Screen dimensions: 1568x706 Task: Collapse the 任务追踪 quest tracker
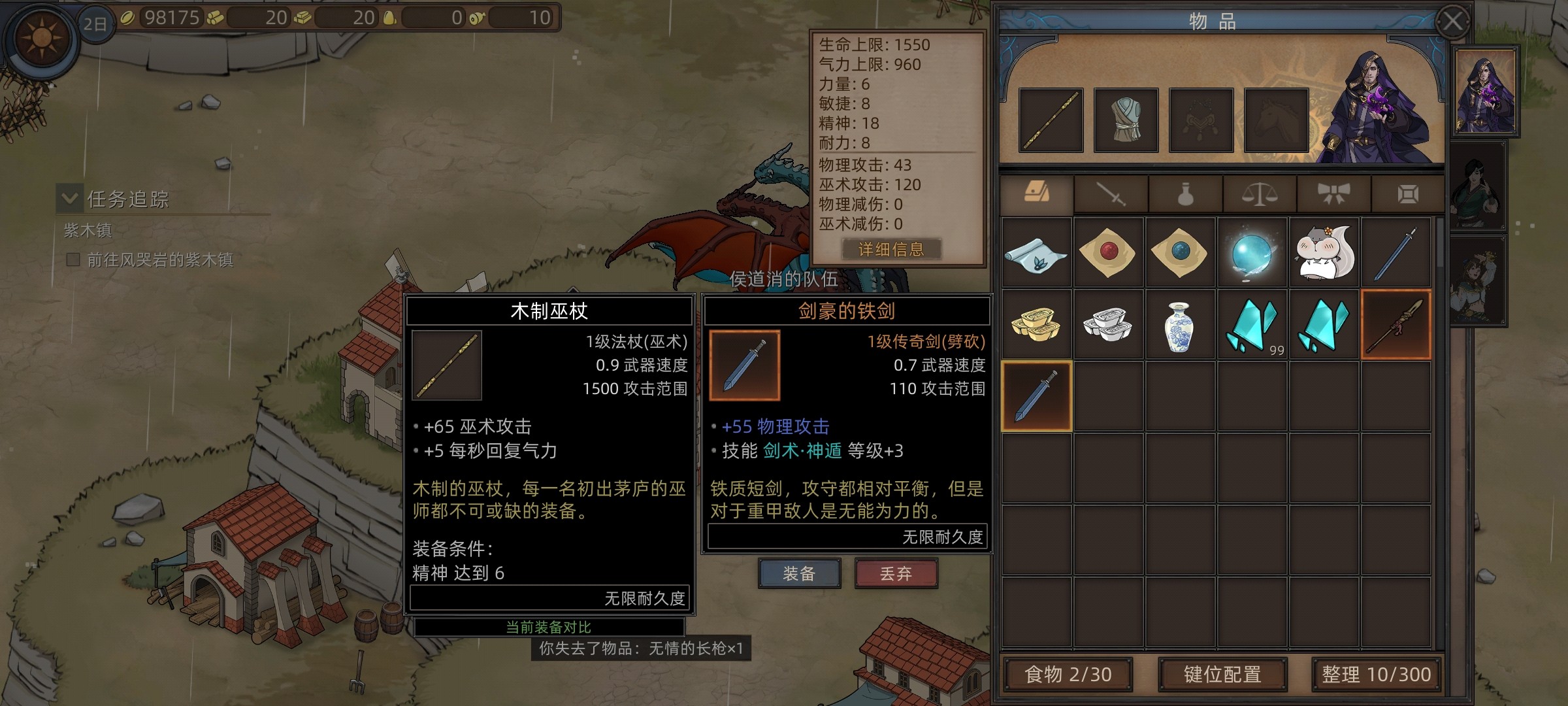coord(70,199)
